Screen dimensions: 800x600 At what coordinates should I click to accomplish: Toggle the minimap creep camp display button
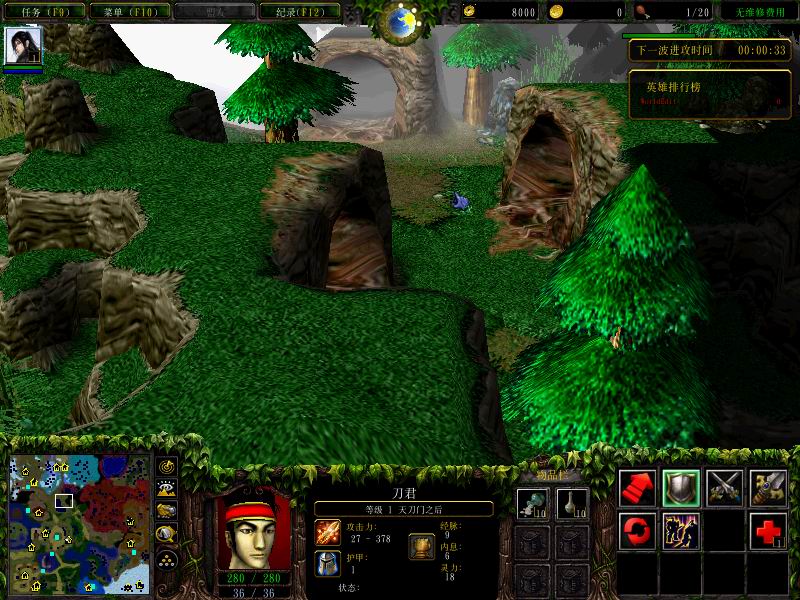pyautogui.click(x=166, y=533)
